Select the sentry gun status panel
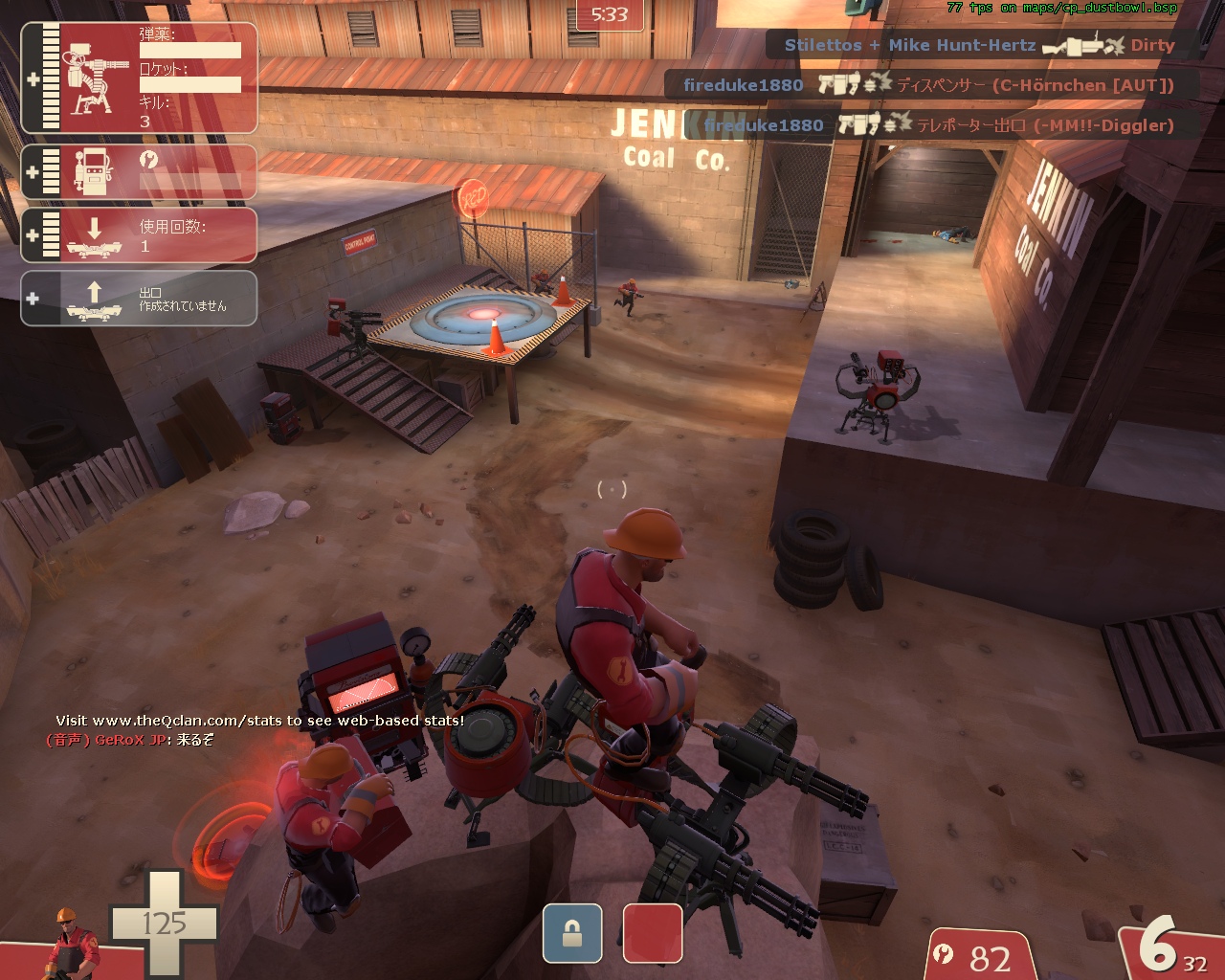The width and height of the screenshot is (1225, 980). point(139,78)
